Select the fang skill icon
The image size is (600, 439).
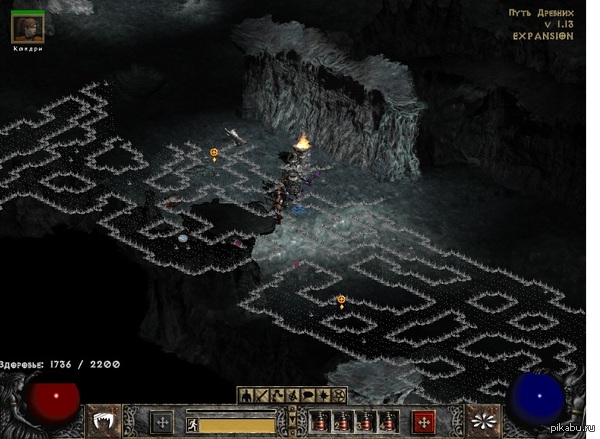[x=105, y=421]
